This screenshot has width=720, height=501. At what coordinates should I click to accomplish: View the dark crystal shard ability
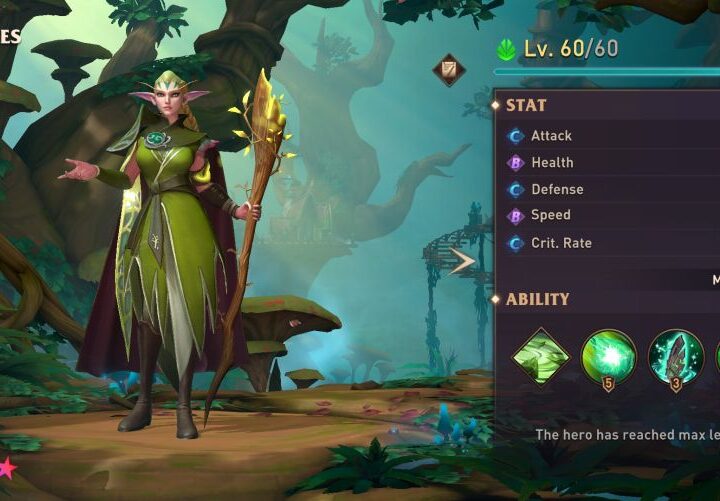click(x=675, y=357)
